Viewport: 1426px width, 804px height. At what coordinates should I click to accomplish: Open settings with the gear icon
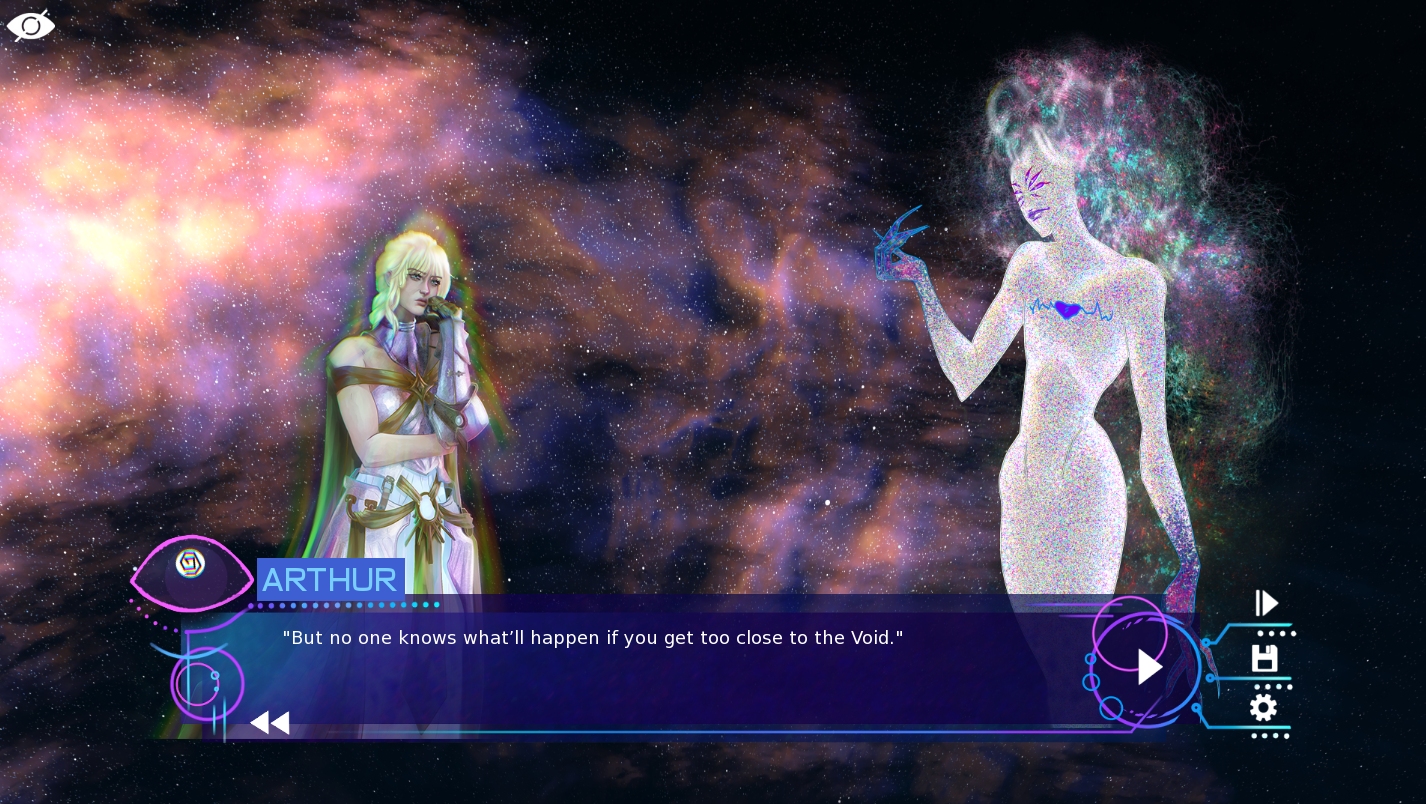click(x=1263, y=708)
